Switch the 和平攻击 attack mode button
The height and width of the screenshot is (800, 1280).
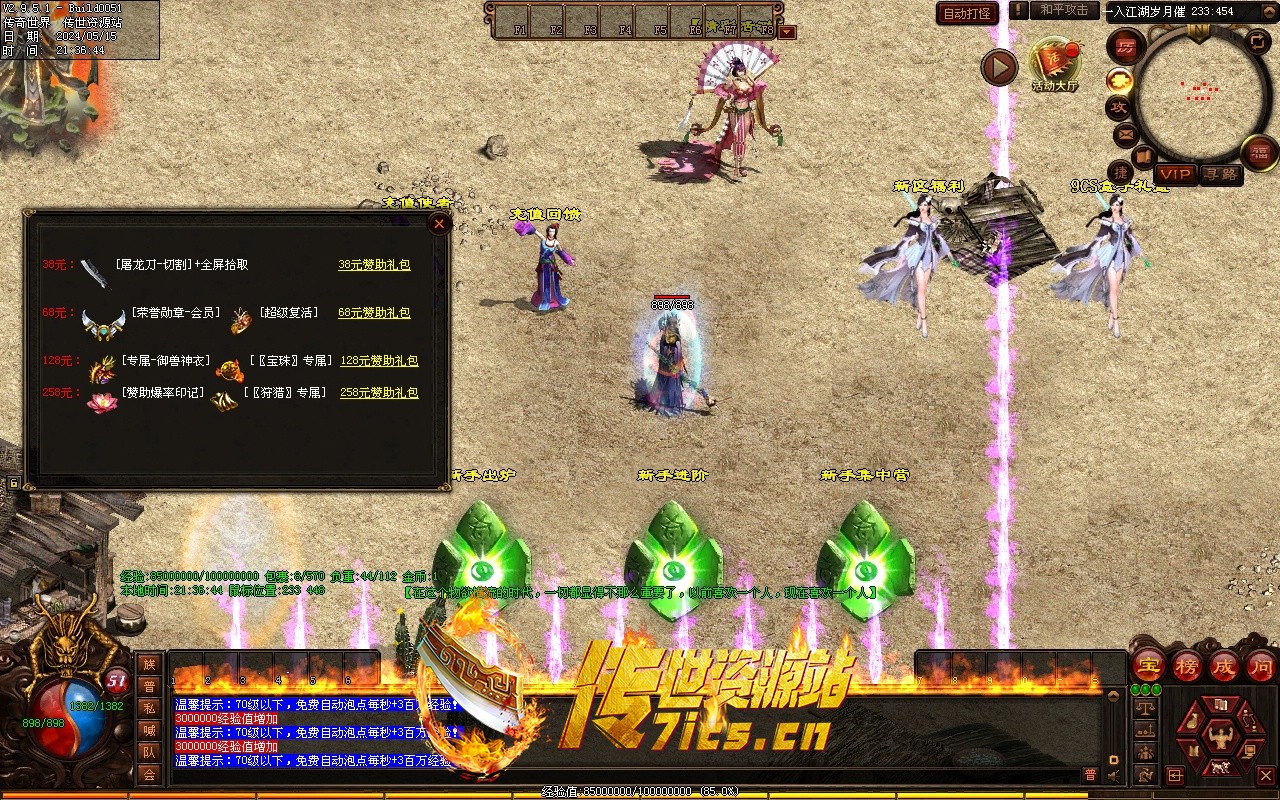point(1064,10)
